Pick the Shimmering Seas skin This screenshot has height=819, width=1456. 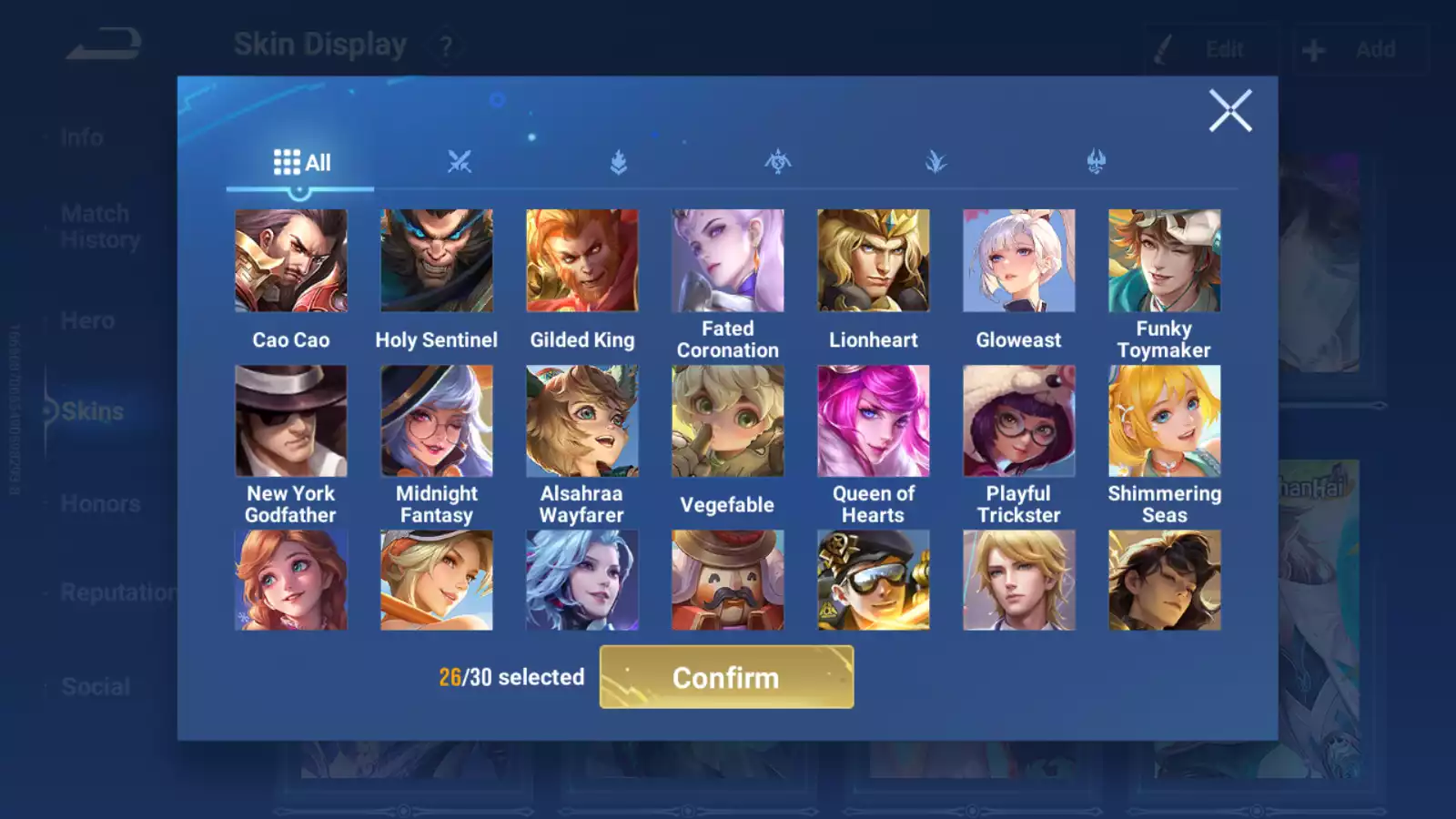(1165, 420)
